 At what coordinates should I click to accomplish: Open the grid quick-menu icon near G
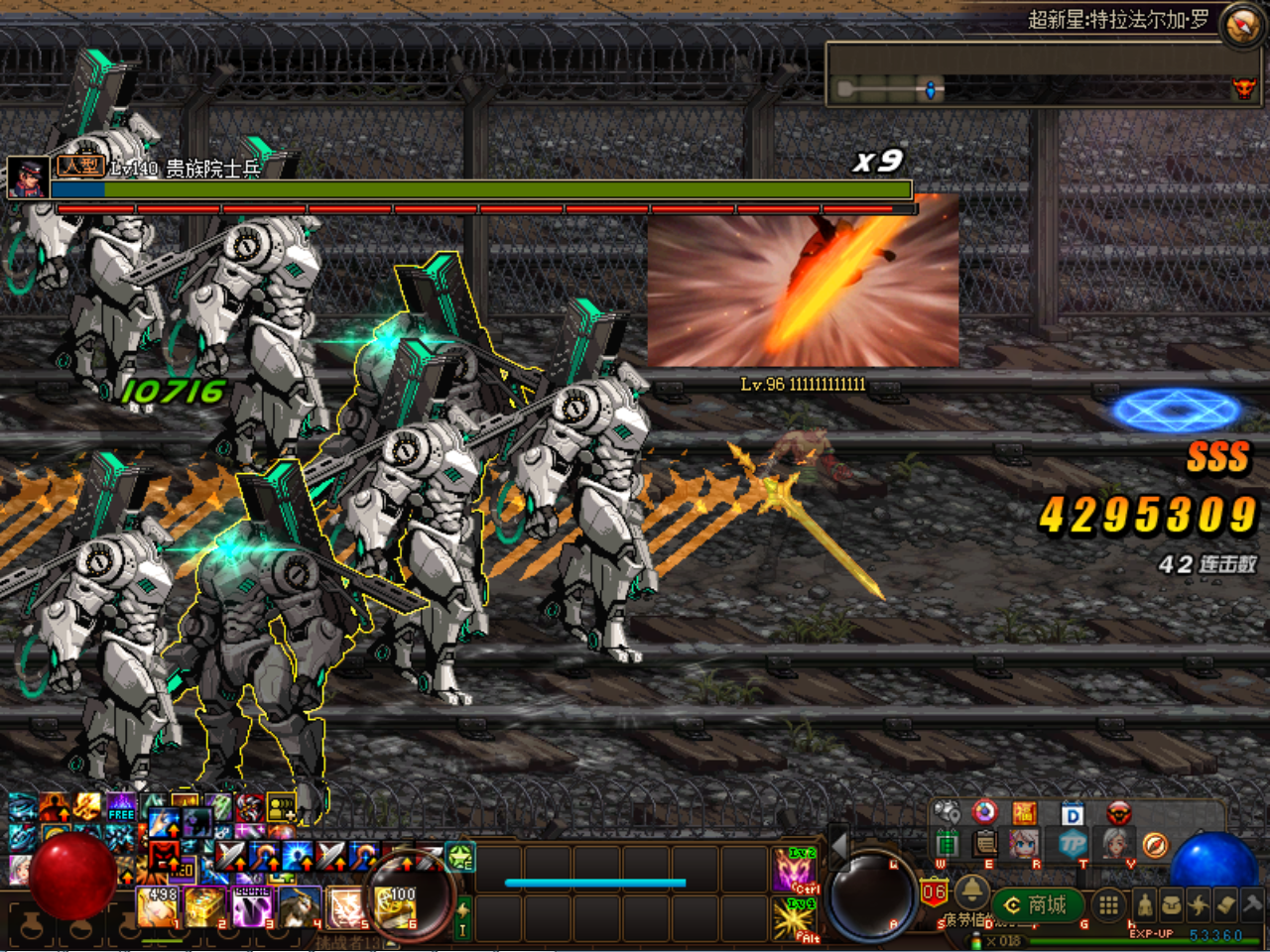tap(1108, 905)
